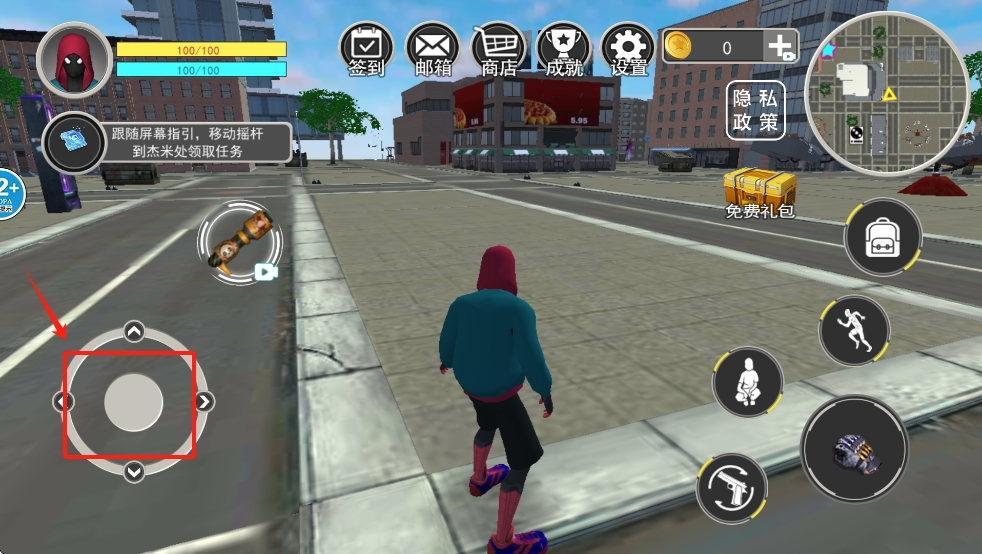Toggle the crouch stance button

747,382
